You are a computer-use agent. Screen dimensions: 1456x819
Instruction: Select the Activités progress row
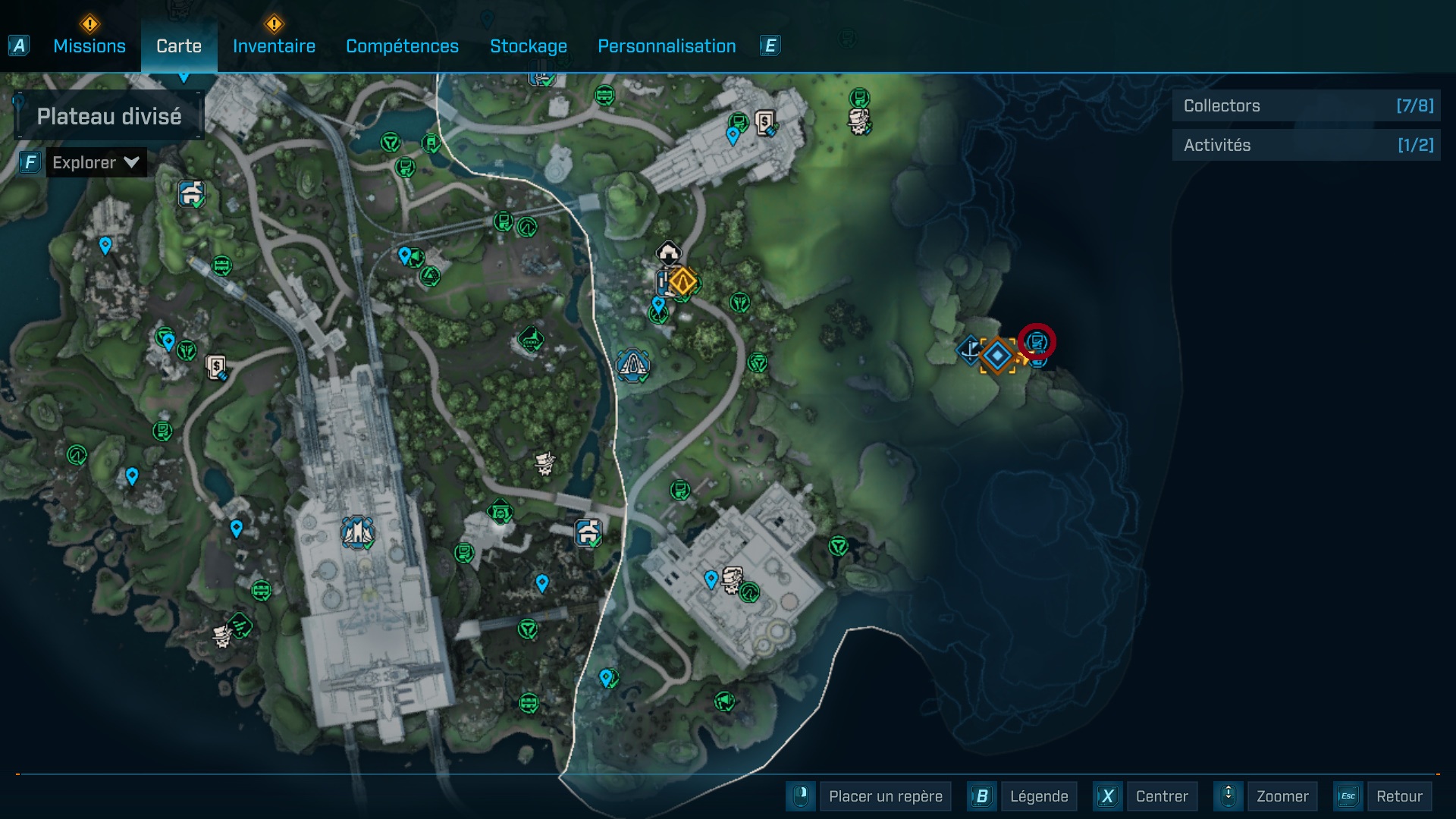pos(1307,146)
